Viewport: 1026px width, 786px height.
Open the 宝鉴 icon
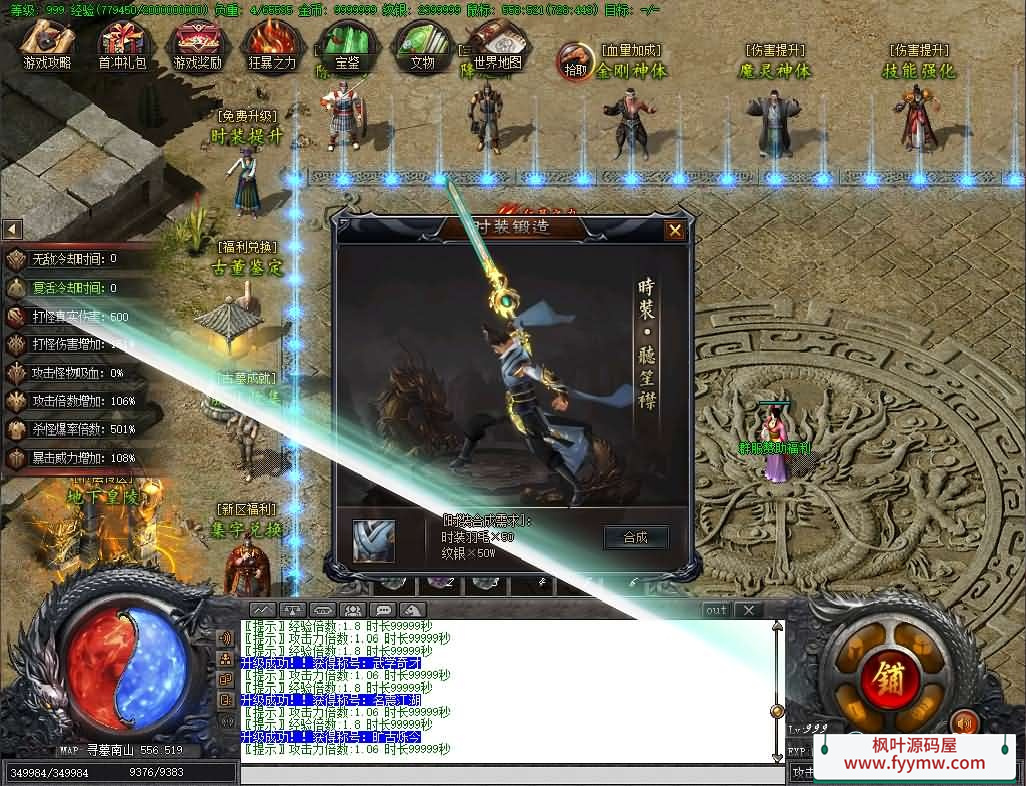click(347, 46)
